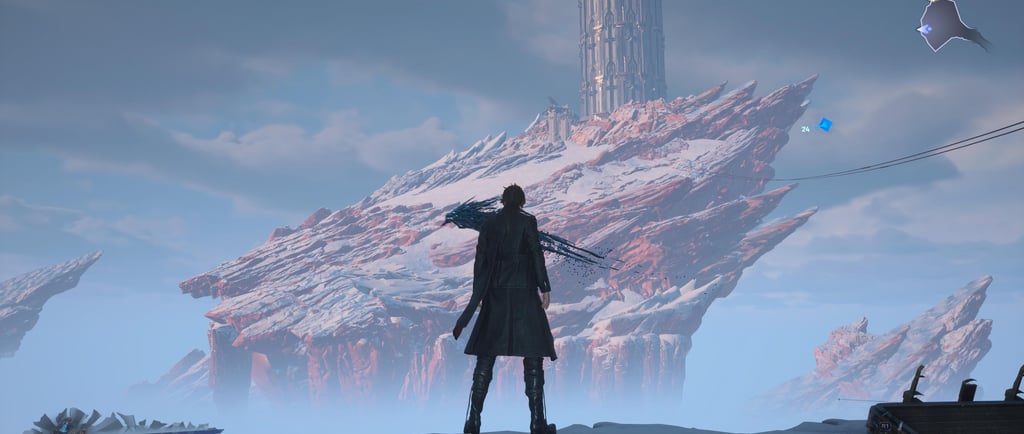Select the blue diamond waypoint marker
Viewport: 1024px width, 434px height.
(825, 125)
